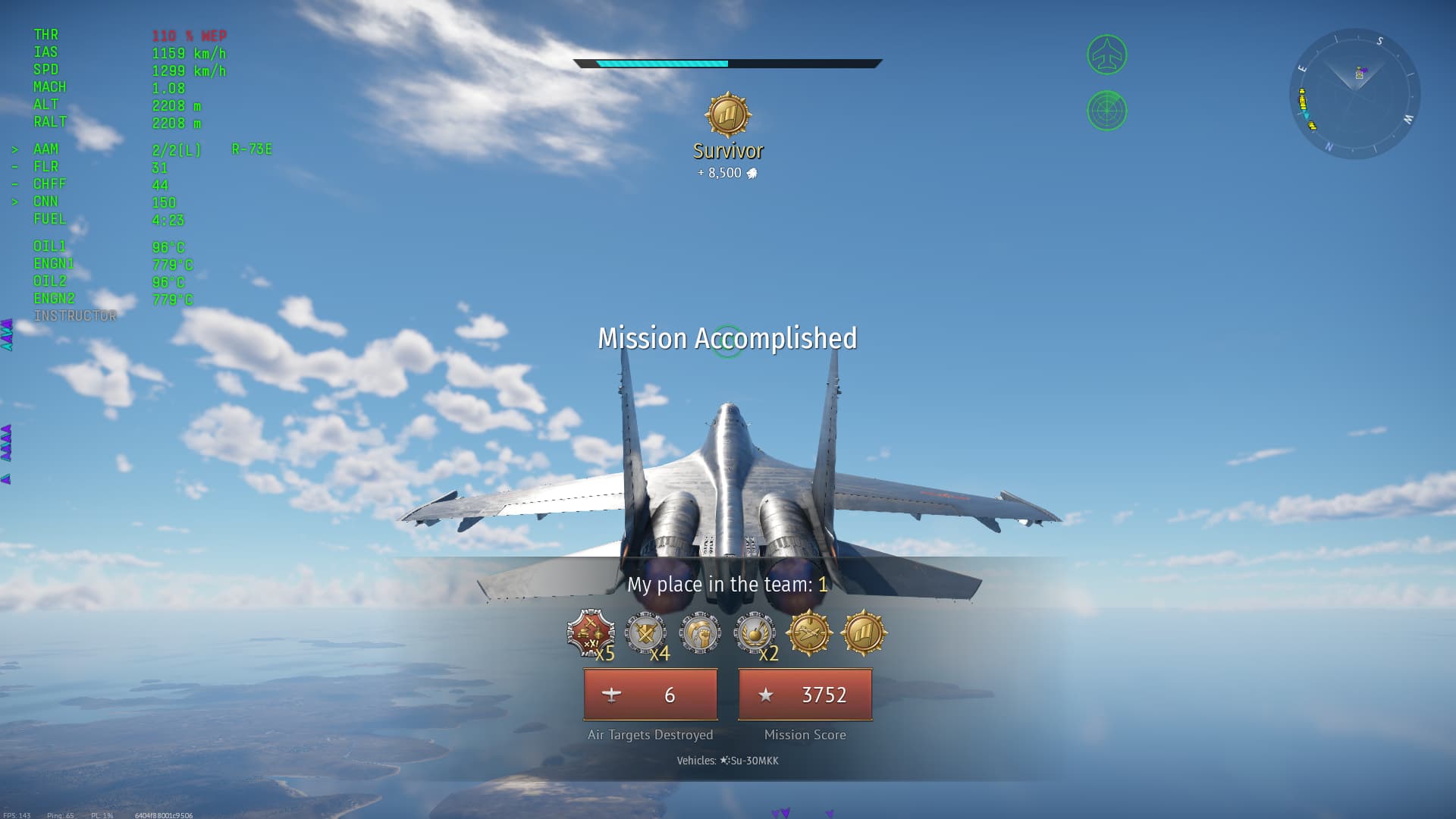
Task: Select the green aircraft status icon
Action: [x=1107, y=55]
